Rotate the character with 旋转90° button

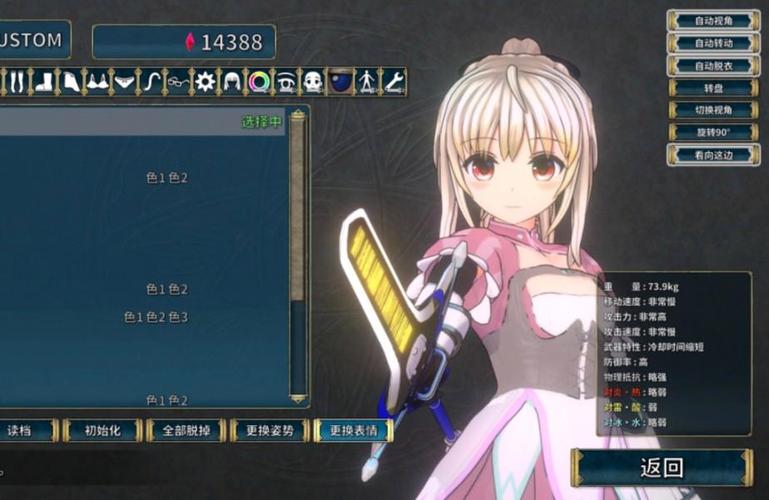pyautogui.click(x=712, y=132)
